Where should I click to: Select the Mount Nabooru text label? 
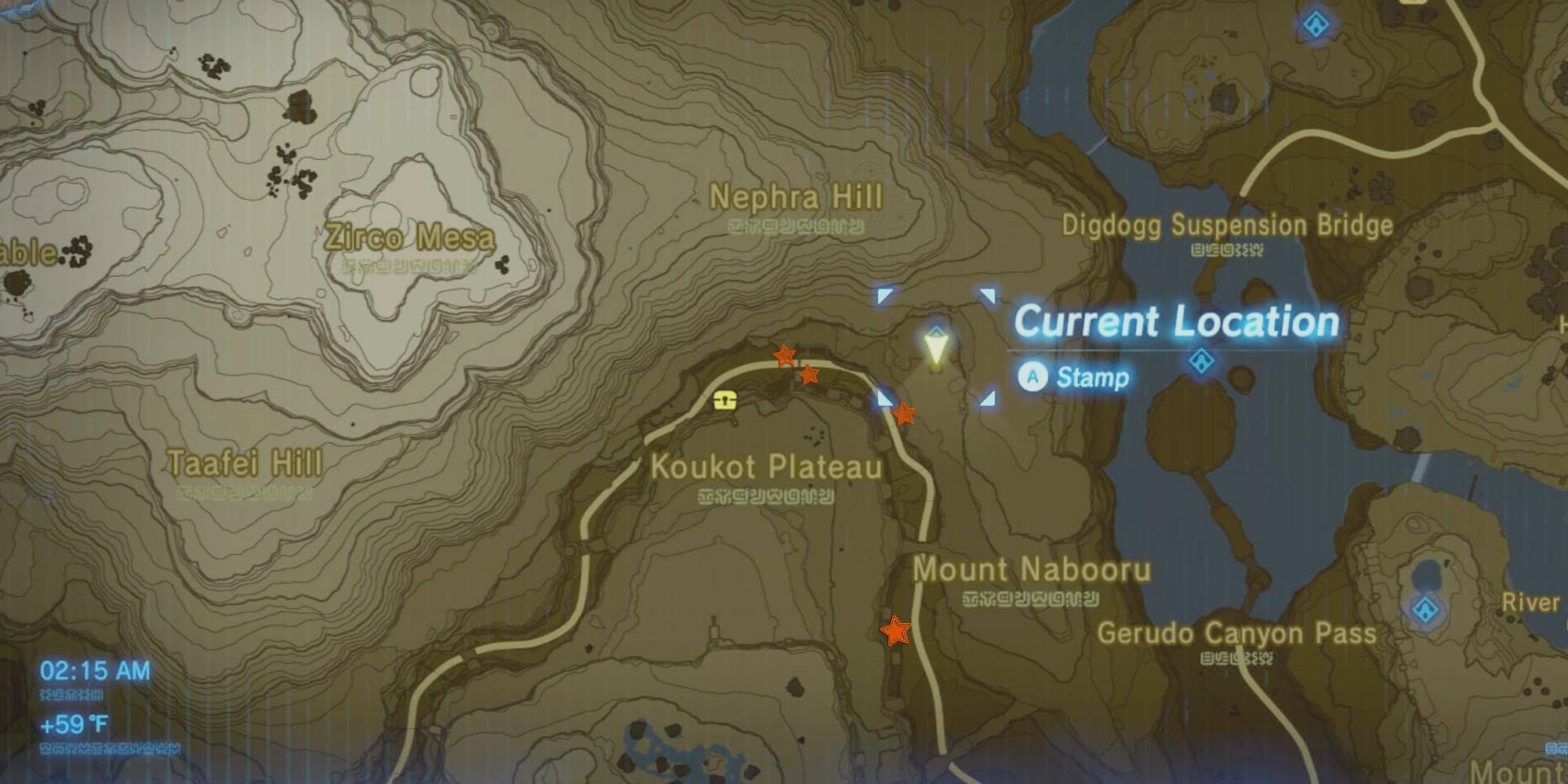pyautogui.click(x=1032, y=570)
